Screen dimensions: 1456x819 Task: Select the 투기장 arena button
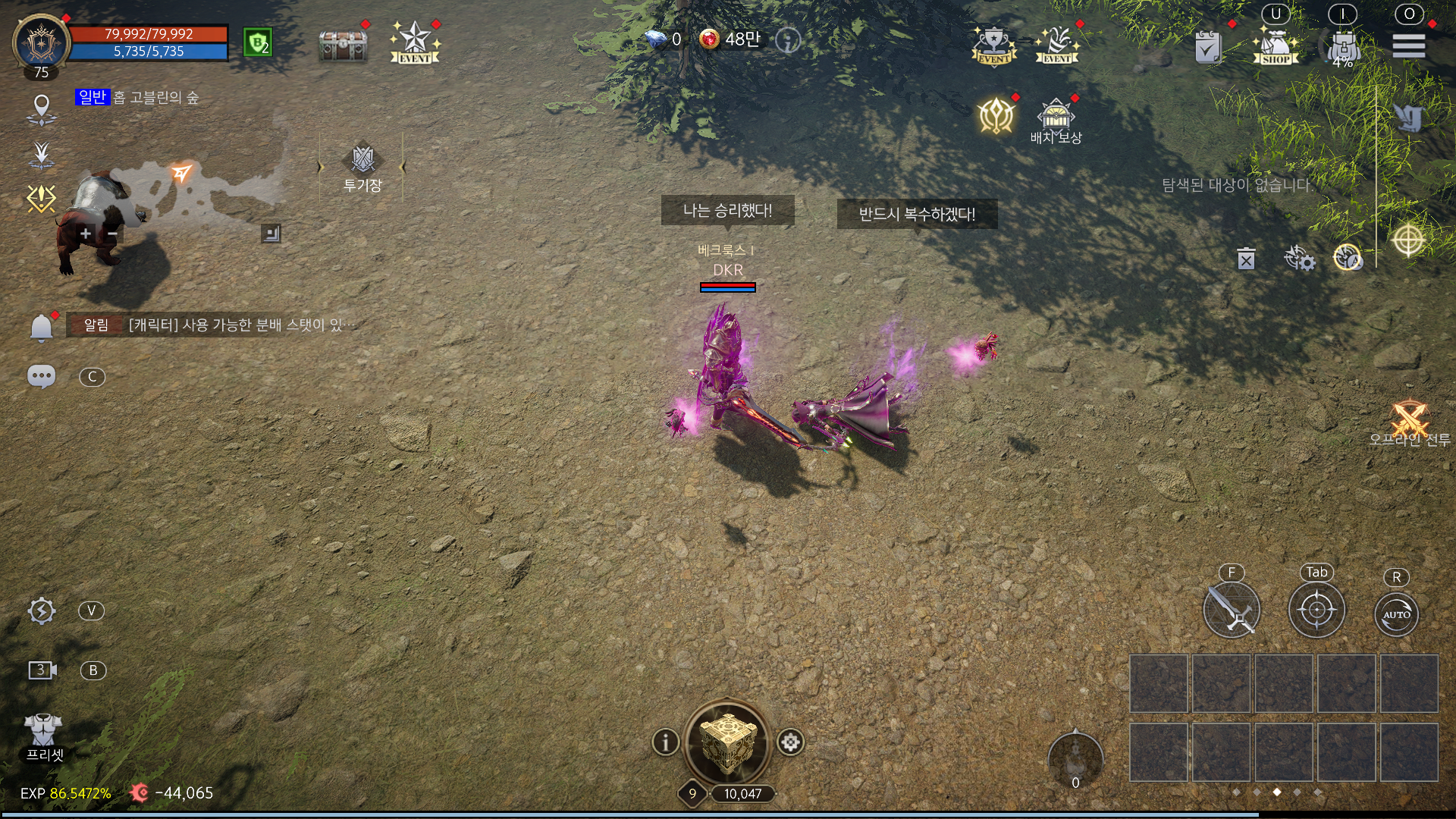362,168
